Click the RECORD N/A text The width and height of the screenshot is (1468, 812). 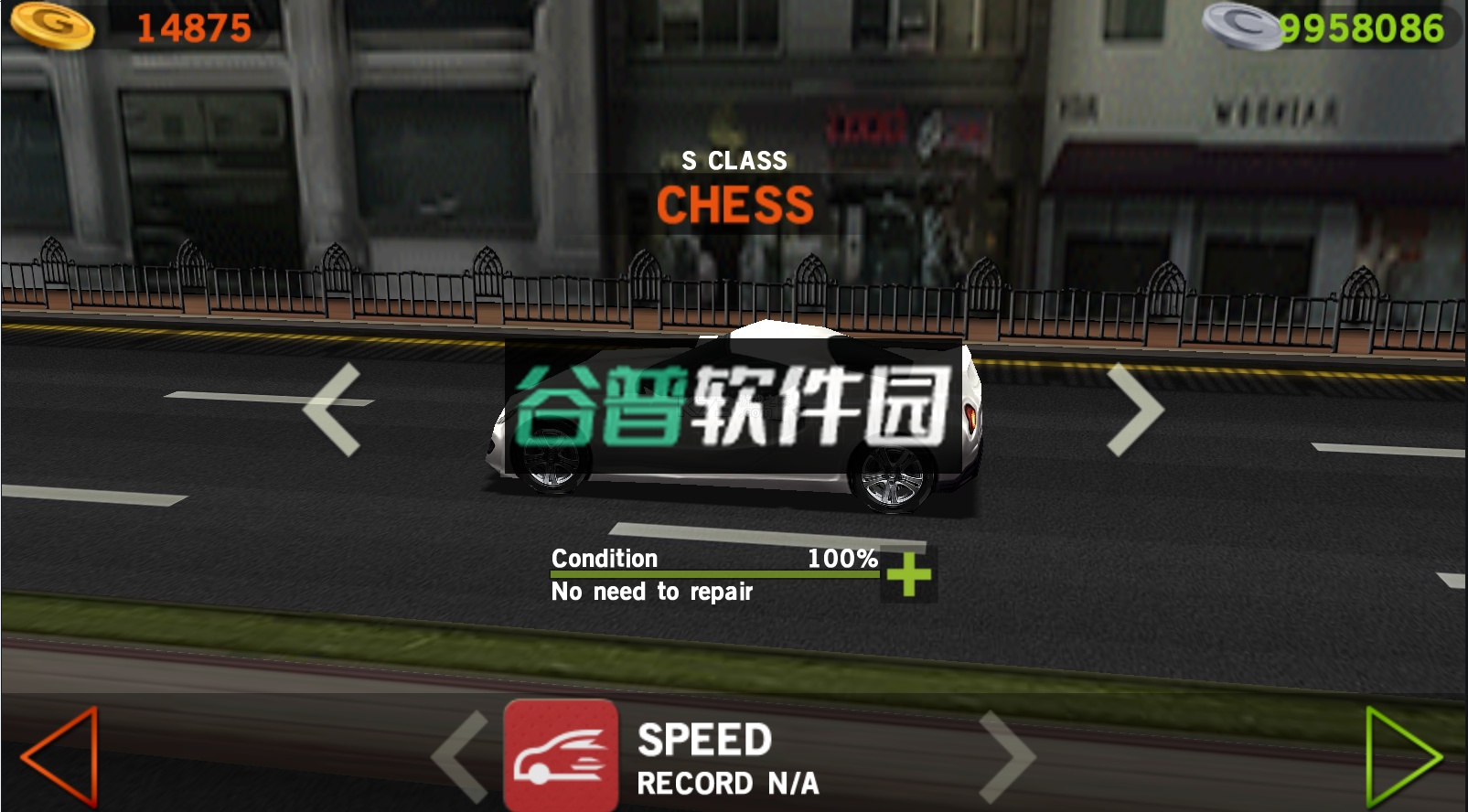pyautogui.click(x=727, y=782)
